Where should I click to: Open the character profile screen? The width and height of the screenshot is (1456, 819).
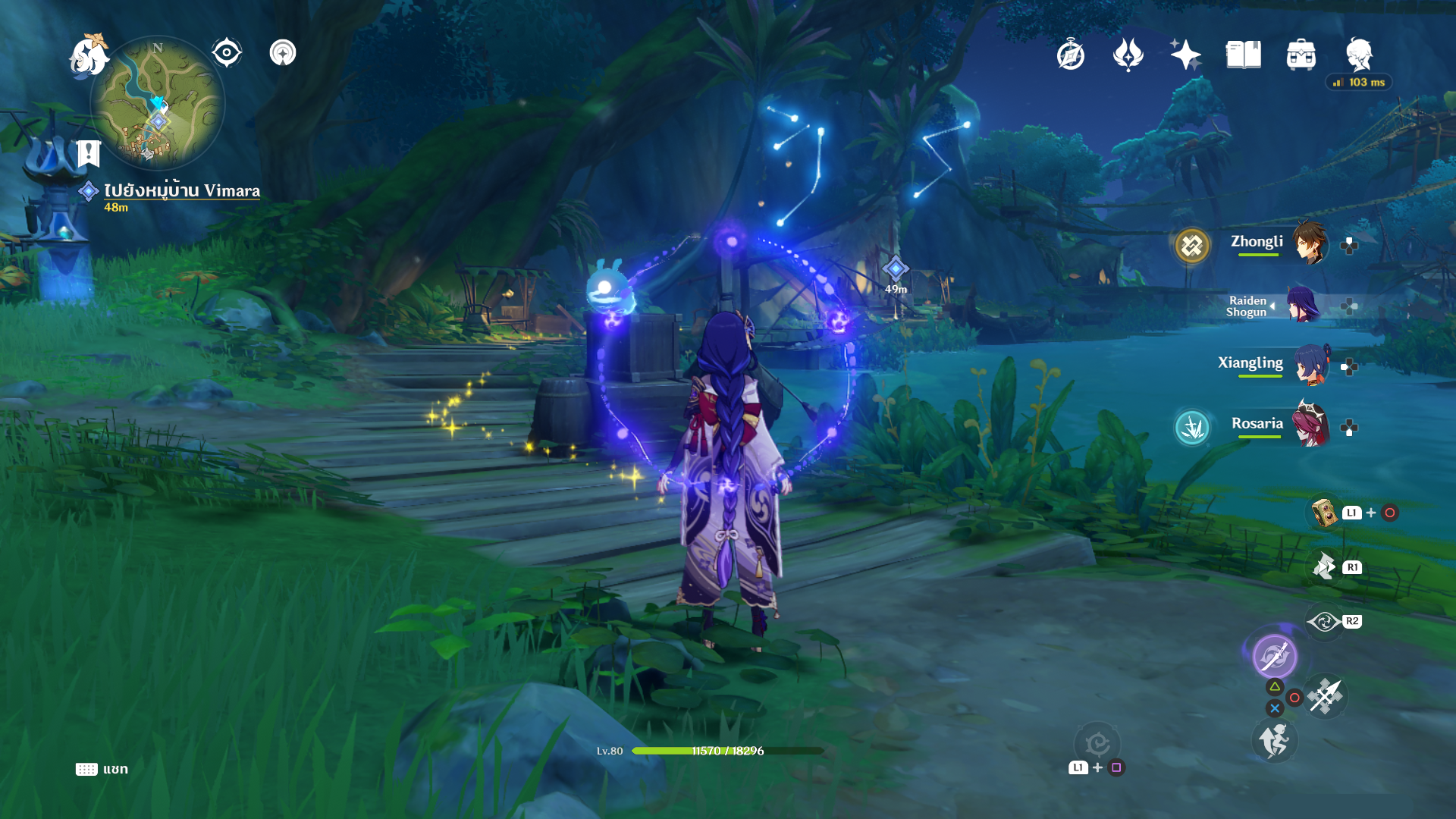point(1359,55)
